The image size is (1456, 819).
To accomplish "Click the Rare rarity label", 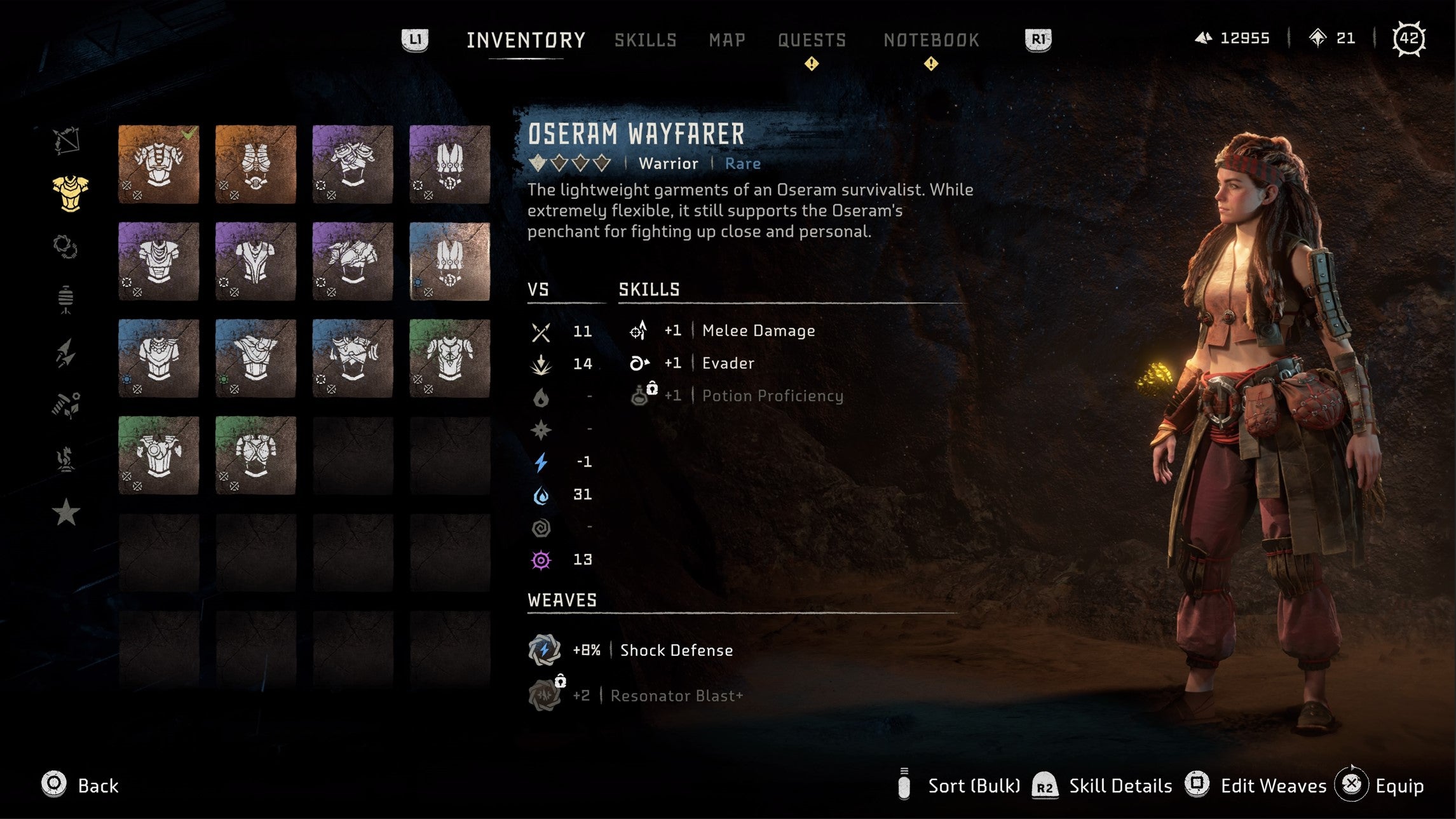I will (x=742, y=163).
